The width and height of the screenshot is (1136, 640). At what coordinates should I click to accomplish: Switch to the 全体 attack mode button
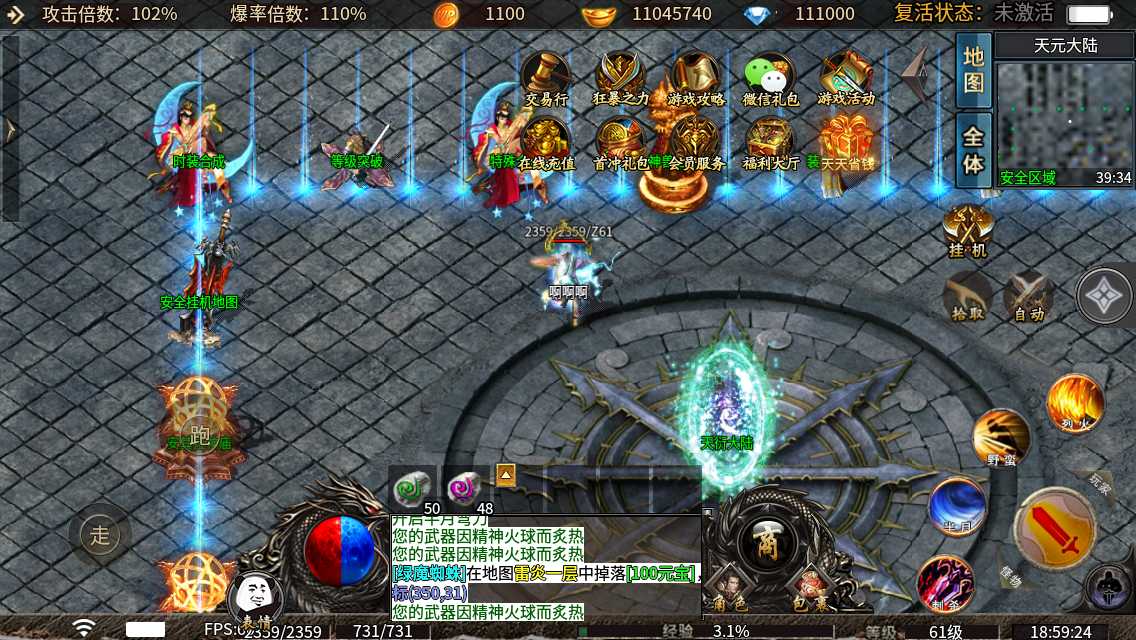(973, 150)
